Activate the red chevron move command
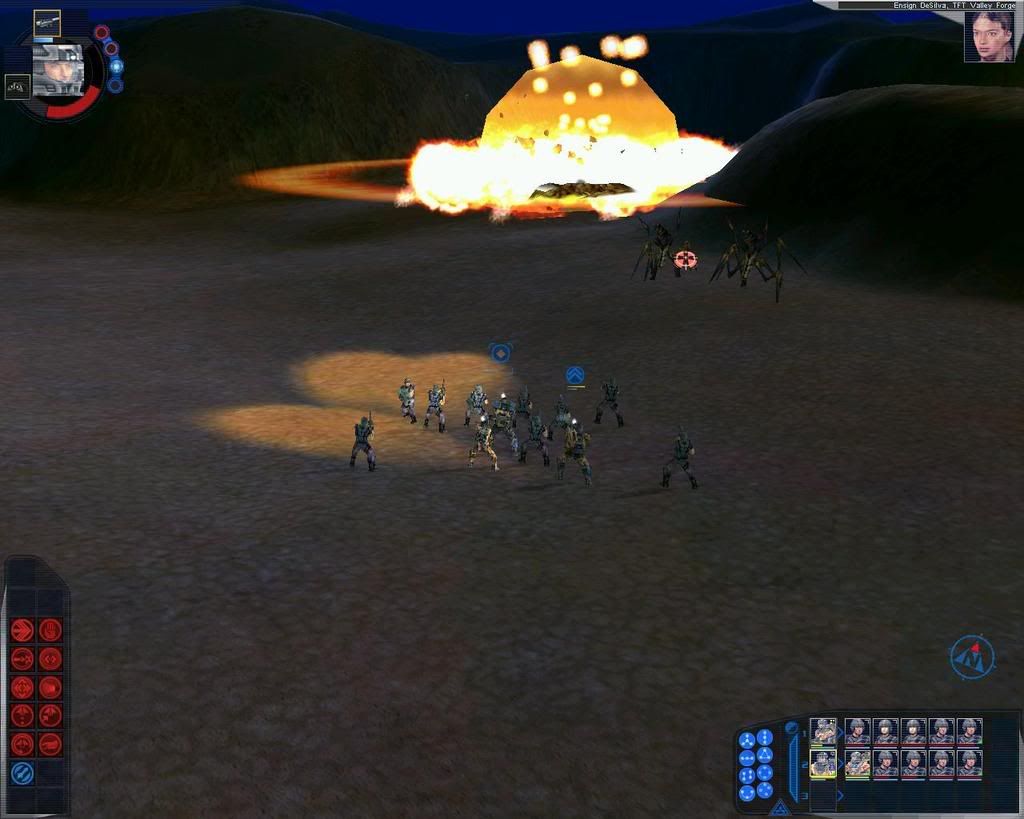 click(x=23, y=630)
